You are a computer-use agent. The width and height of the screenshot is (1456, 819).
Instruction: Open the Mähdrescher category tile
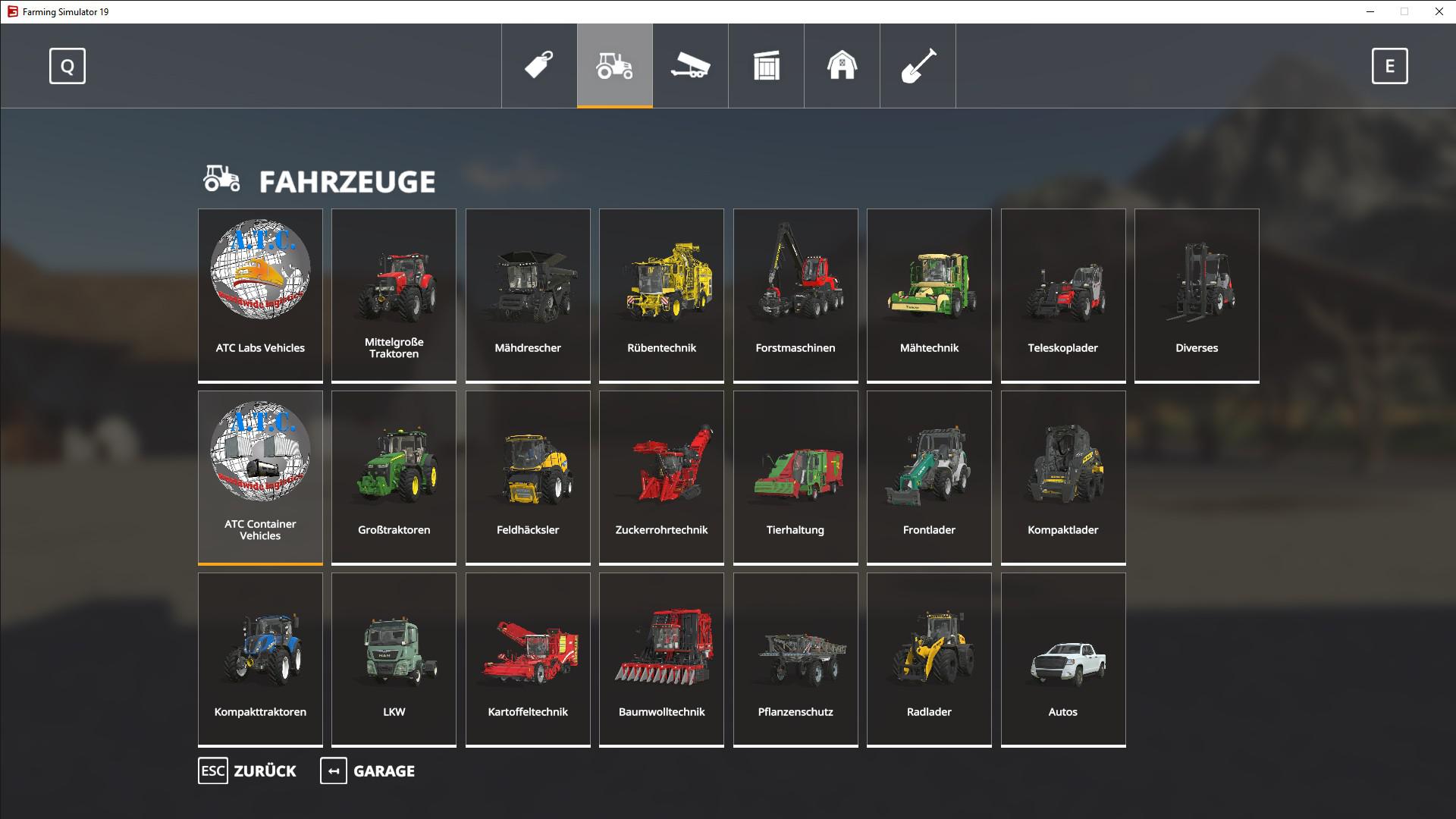[x=528, y=295]
